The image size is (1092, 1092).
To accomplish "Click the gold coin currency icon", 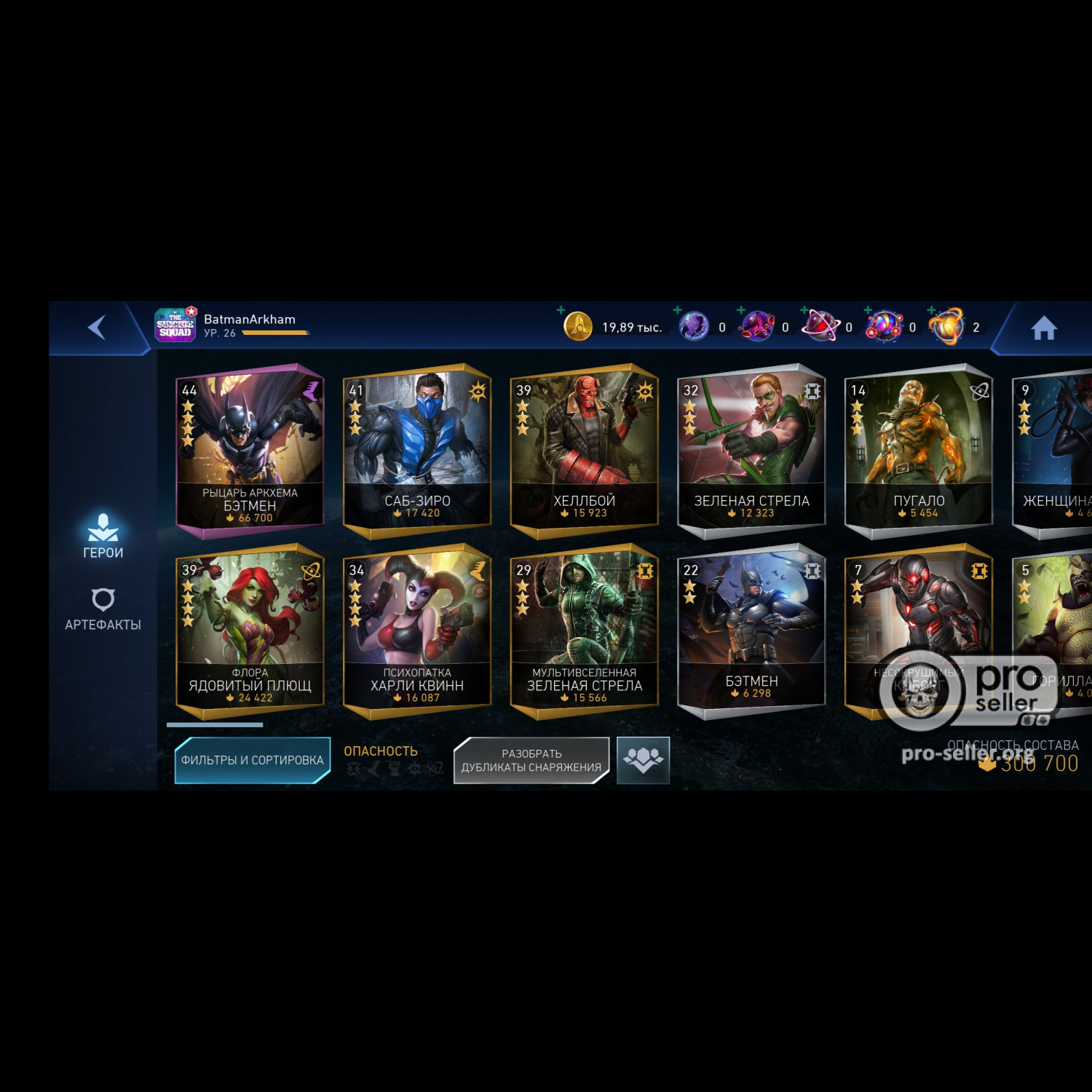I will click(x=580, y=328).
